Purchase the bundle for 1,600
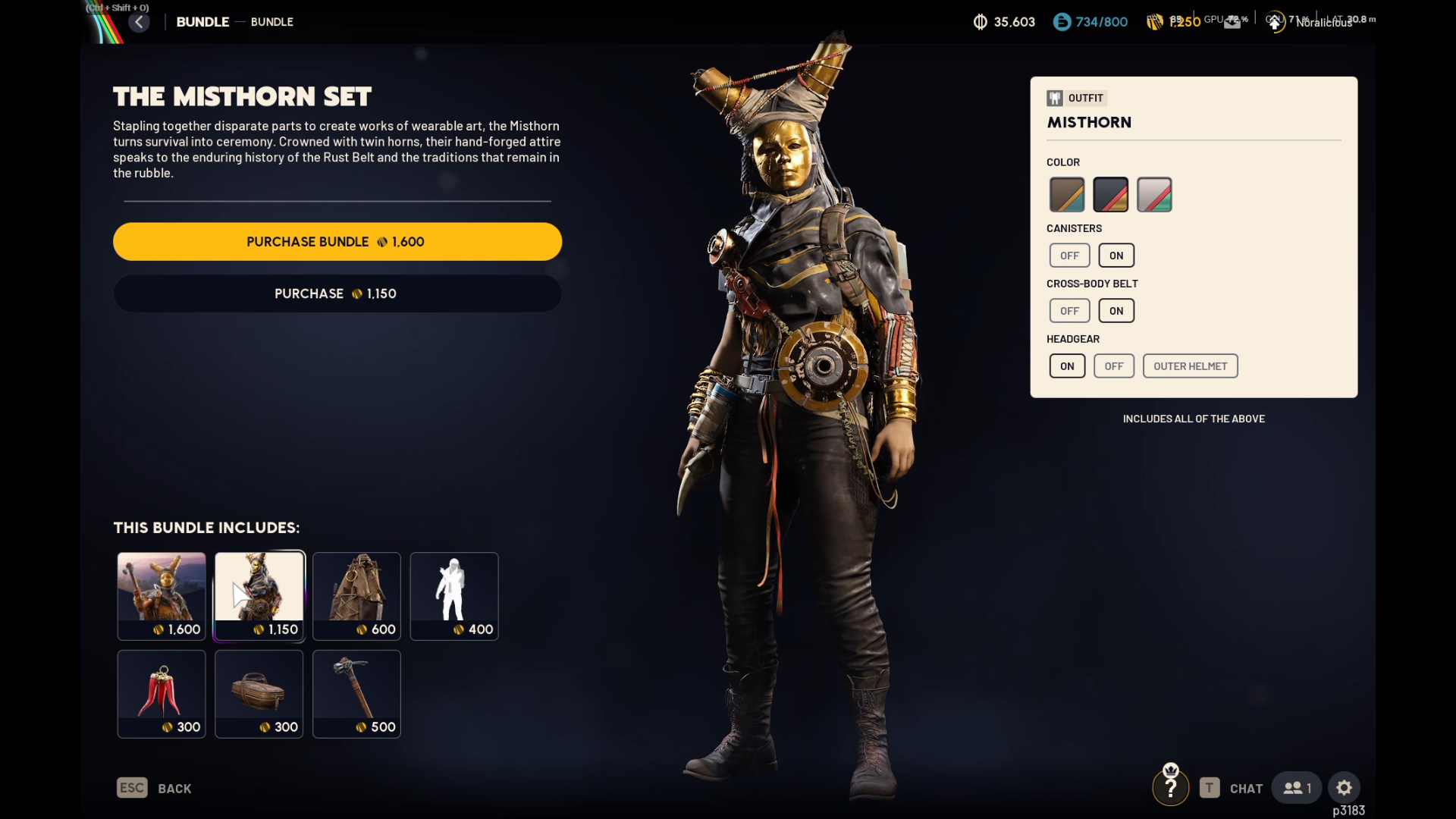Viewport: 1456px width, 819px height. (337, 242)
